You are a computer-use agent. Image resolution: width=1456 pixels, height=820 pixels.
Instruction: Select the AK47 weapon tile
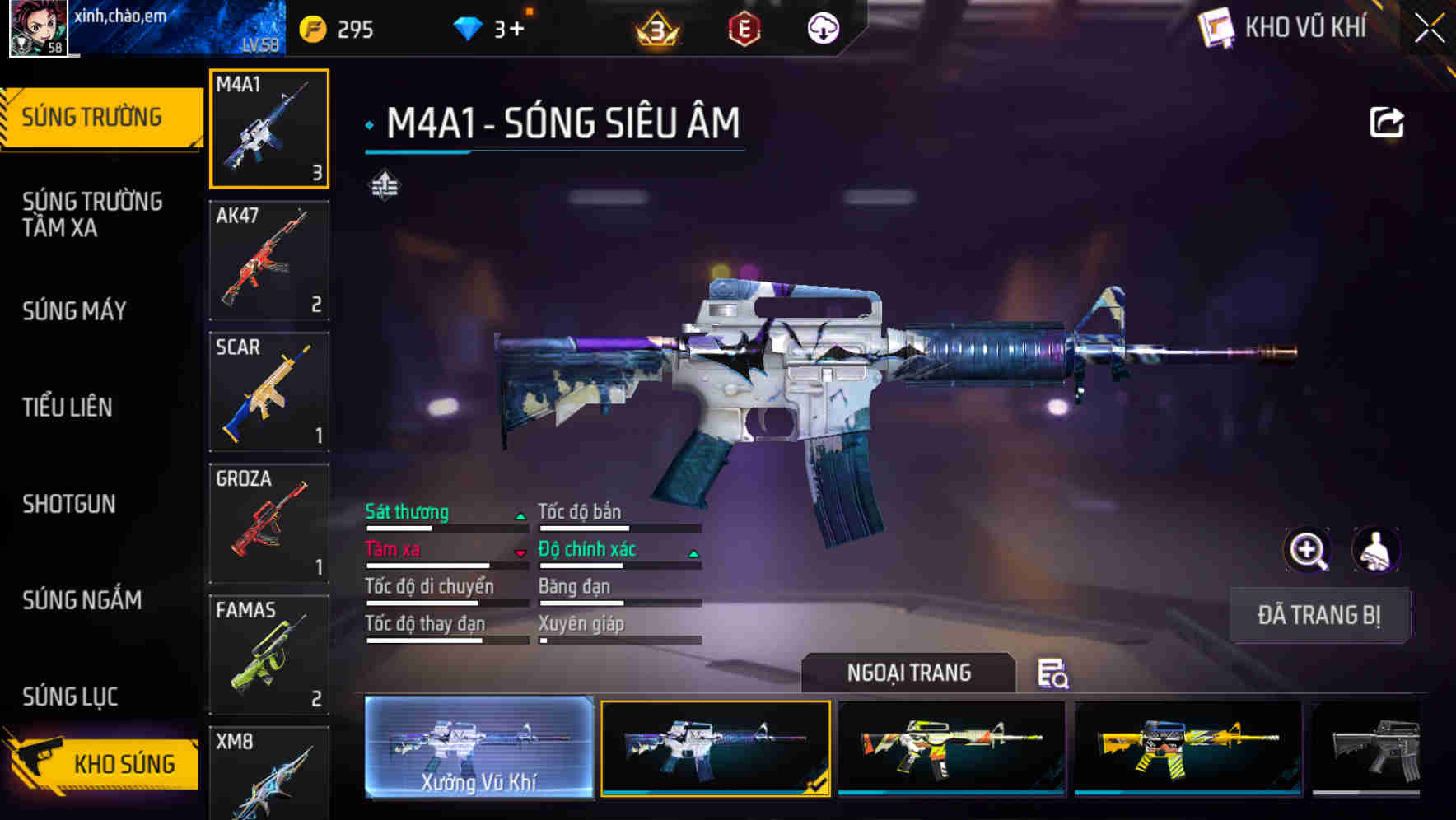tap(269, 260)
